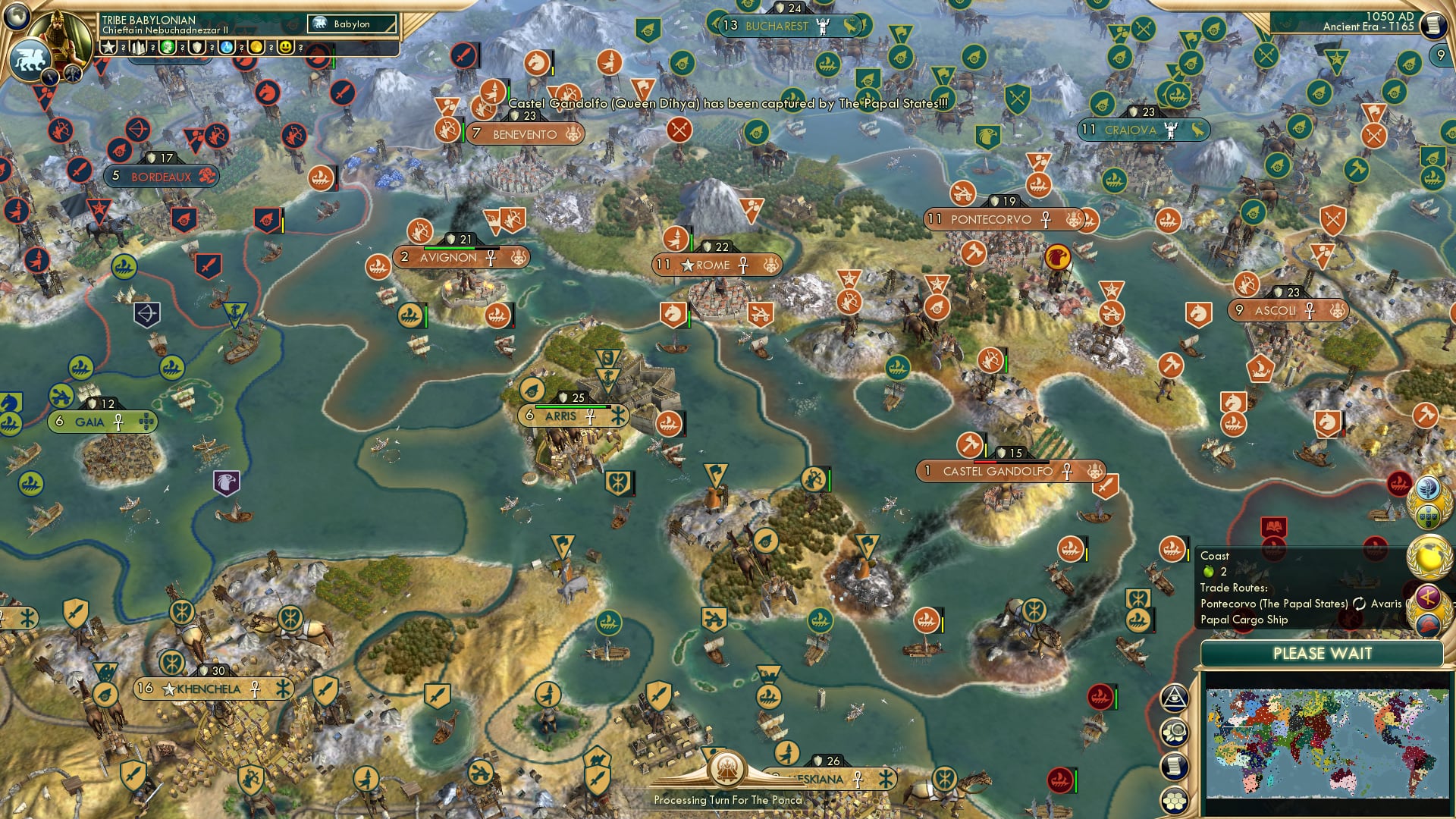Click the gold coin icon in the top bar
The width and height of the screenshot is (1456, 819).
pos(256,47)
